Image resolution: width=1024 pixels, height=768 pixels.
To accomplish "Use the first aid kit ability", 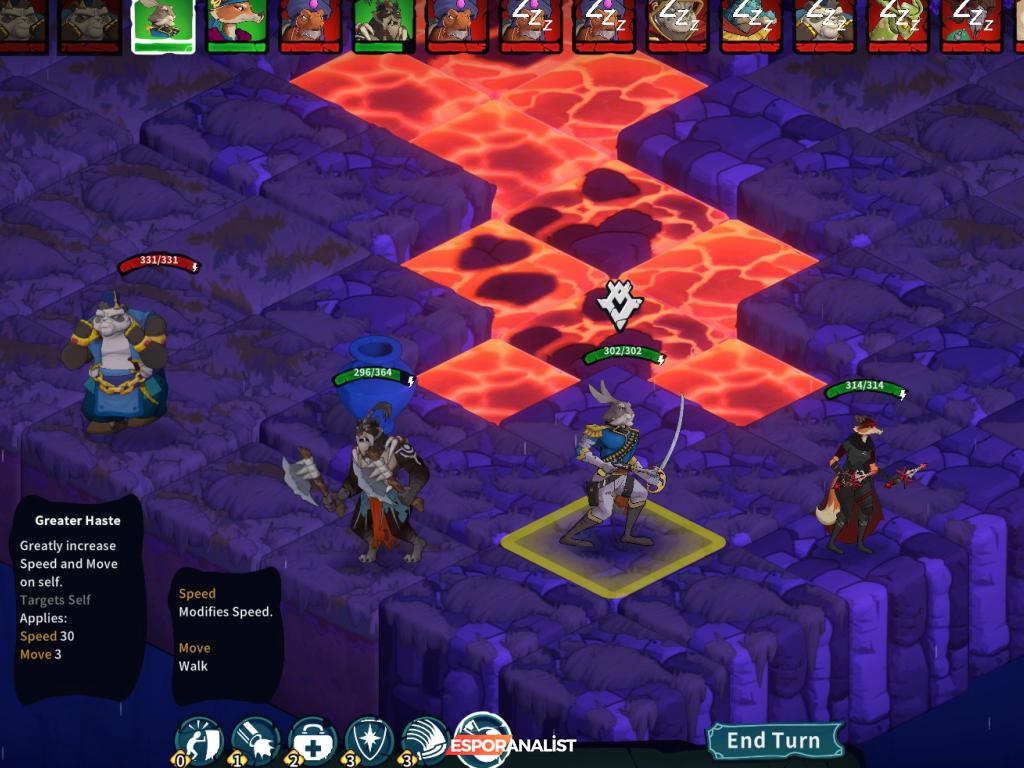I will click(312, 740).
